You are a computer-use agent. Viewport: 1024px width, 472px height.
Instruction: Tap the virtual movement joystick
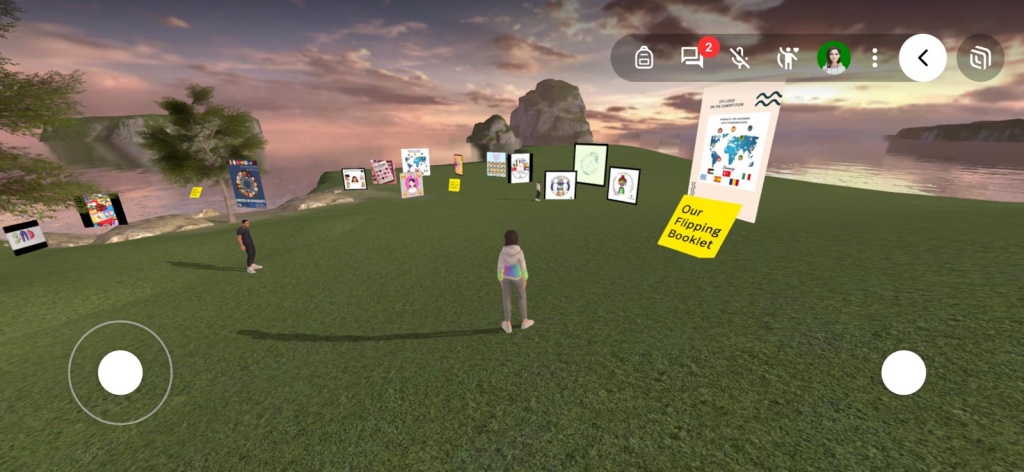click(x=120, y=373)
